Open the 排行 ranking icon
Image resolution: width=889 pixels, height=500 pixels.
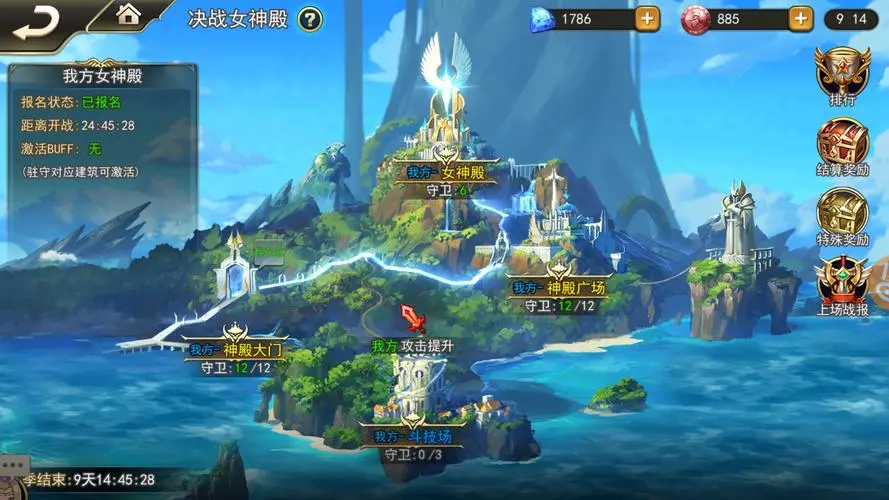842,74
